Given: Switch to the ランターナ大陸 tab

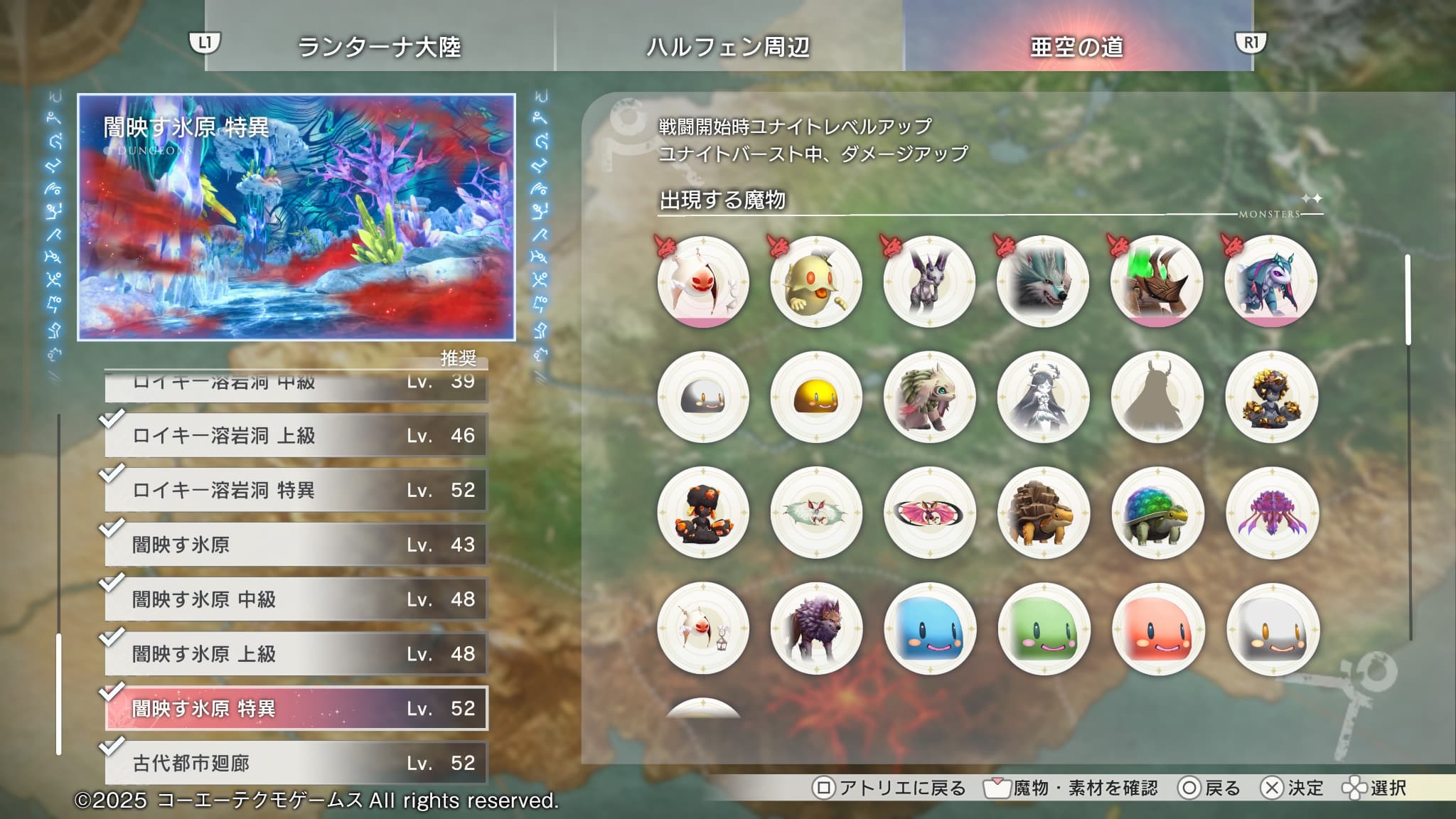Looking at the screenshot, I should coord(379,47).
